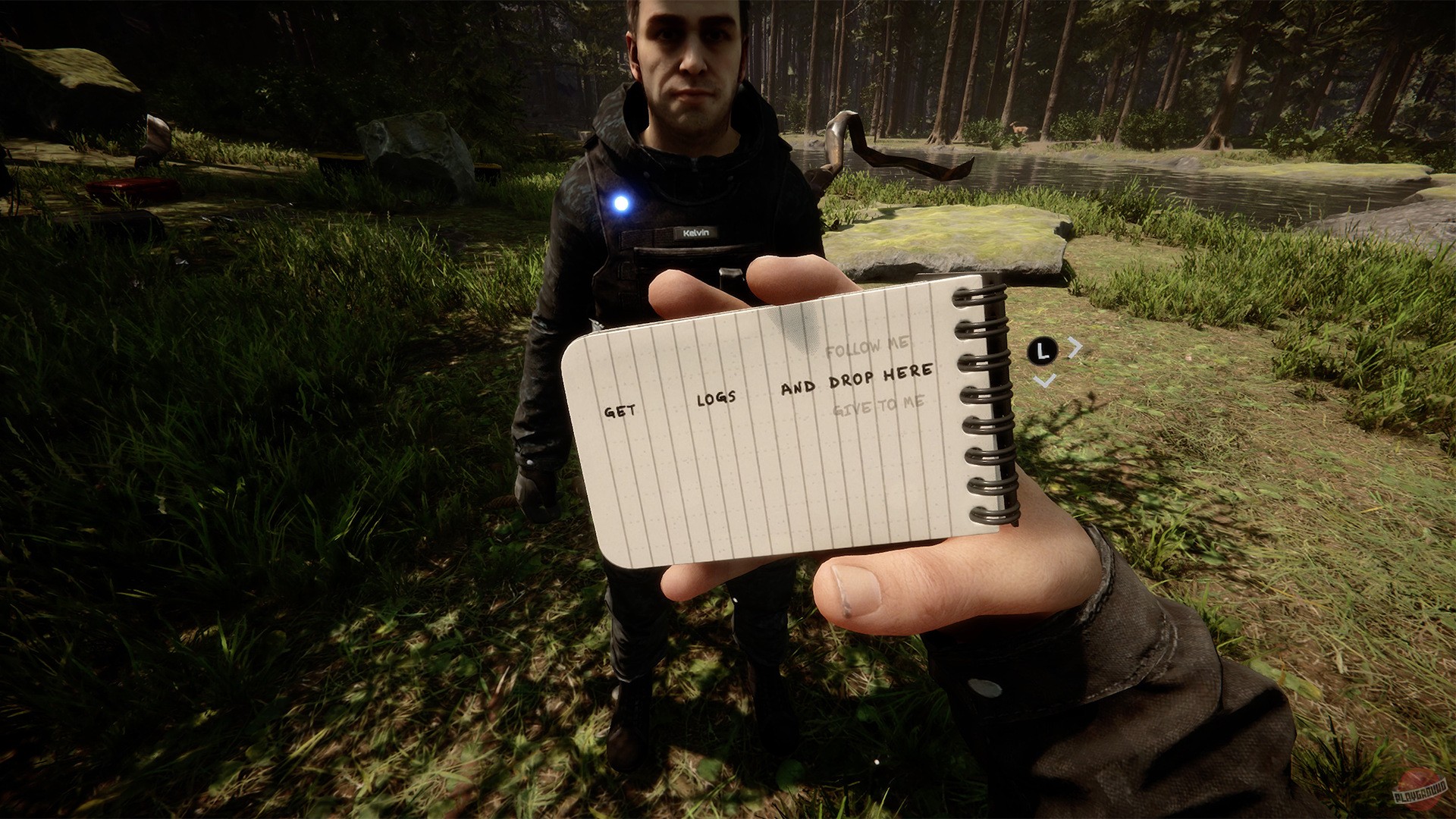The height and width of the screenshot is (819, 1456).
Task: Click the L key prompt icon
Action: (x=1043, y=350)
